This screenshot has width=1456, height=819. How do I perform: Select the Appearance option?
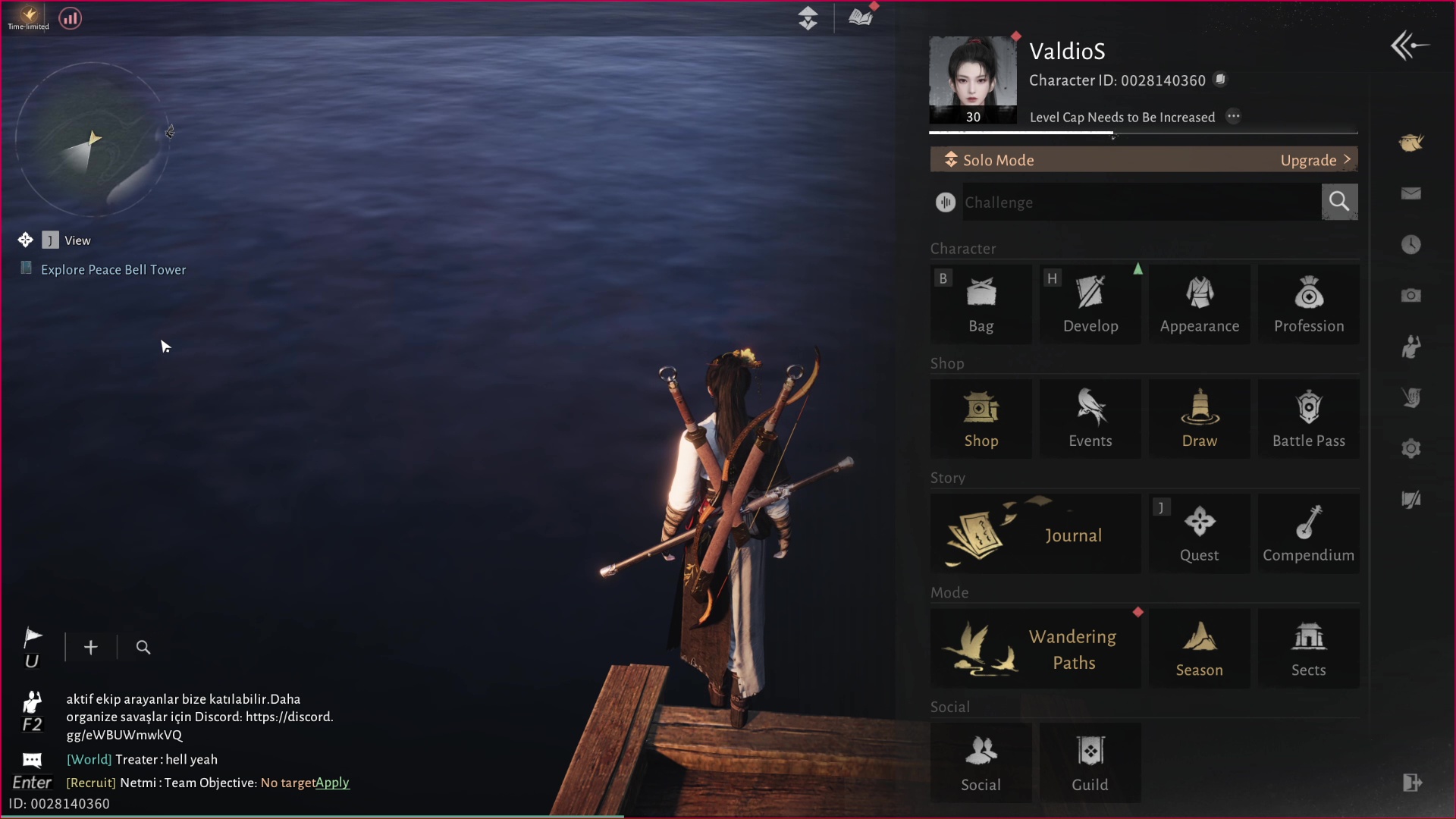pyautogui.click(x=1199, y=304)
